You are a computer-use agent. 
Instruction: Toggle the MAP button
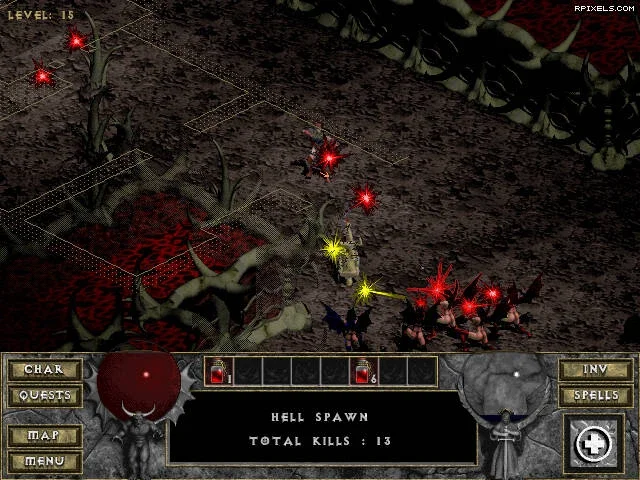[x=43, y=436]
